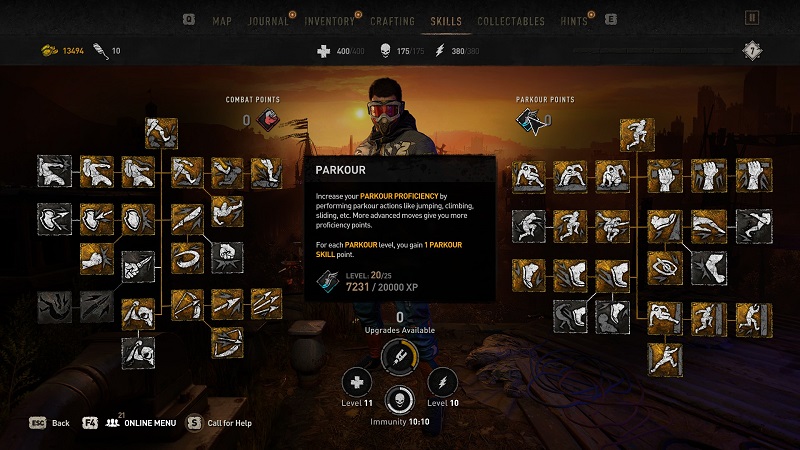This screenshot has width=800, height=450.
Task: Click the question mark help icon
Action: click(x=753, y=50)
